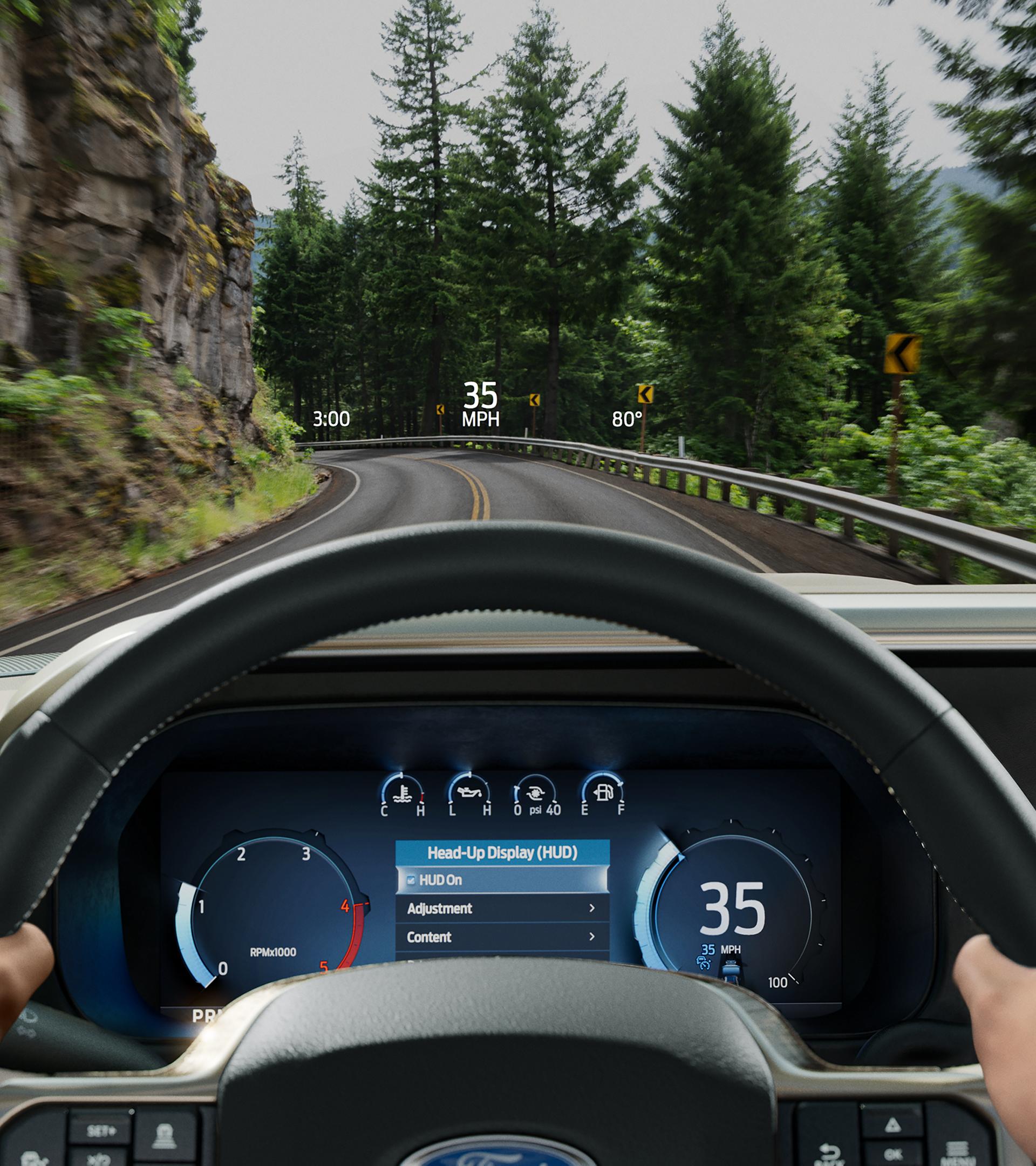Expand the Adjustment submenu chevron
1036x1166 pixels.
click(x=592, y=908)
